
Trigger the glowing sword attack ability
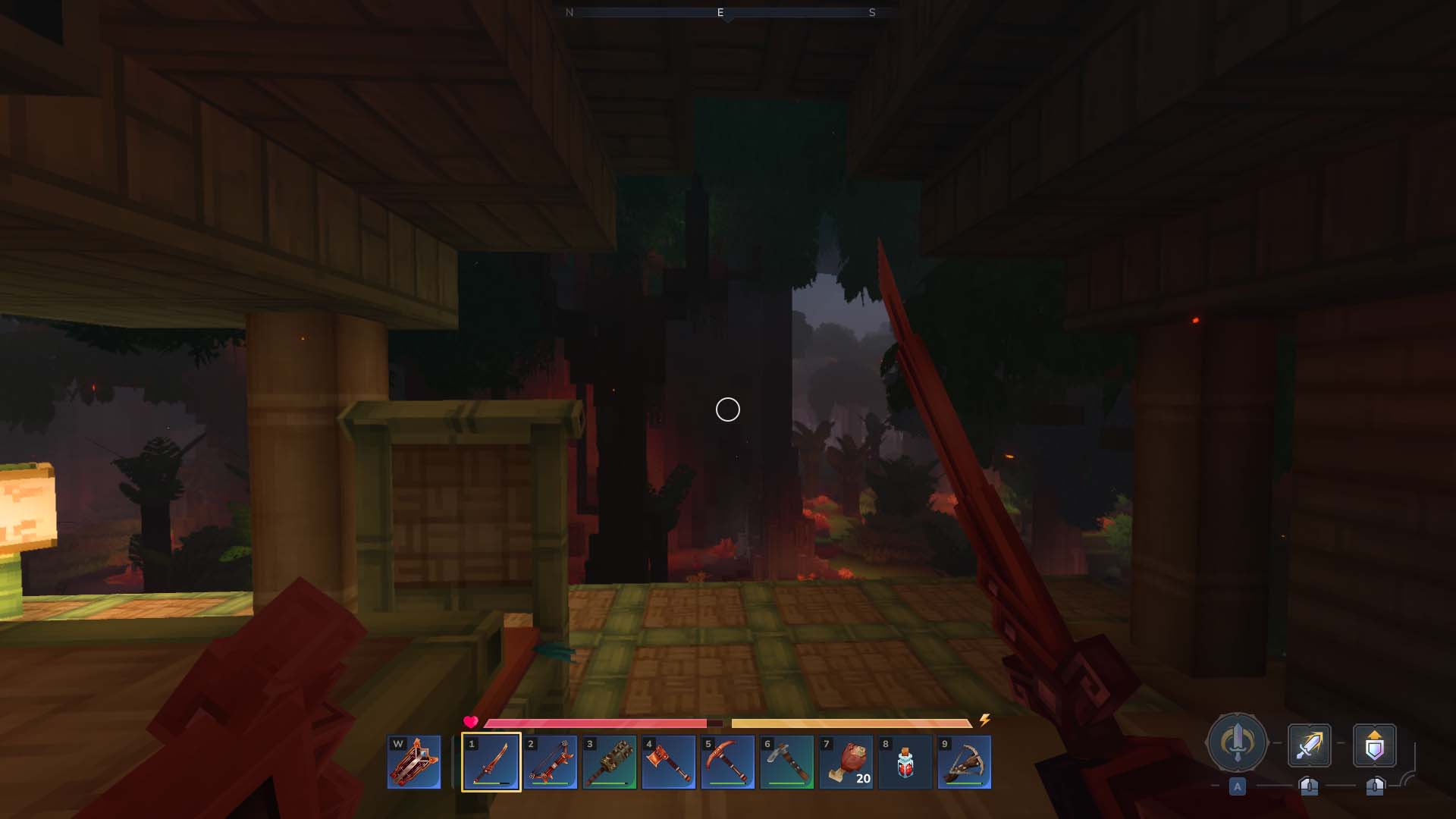coord(1310,745)
